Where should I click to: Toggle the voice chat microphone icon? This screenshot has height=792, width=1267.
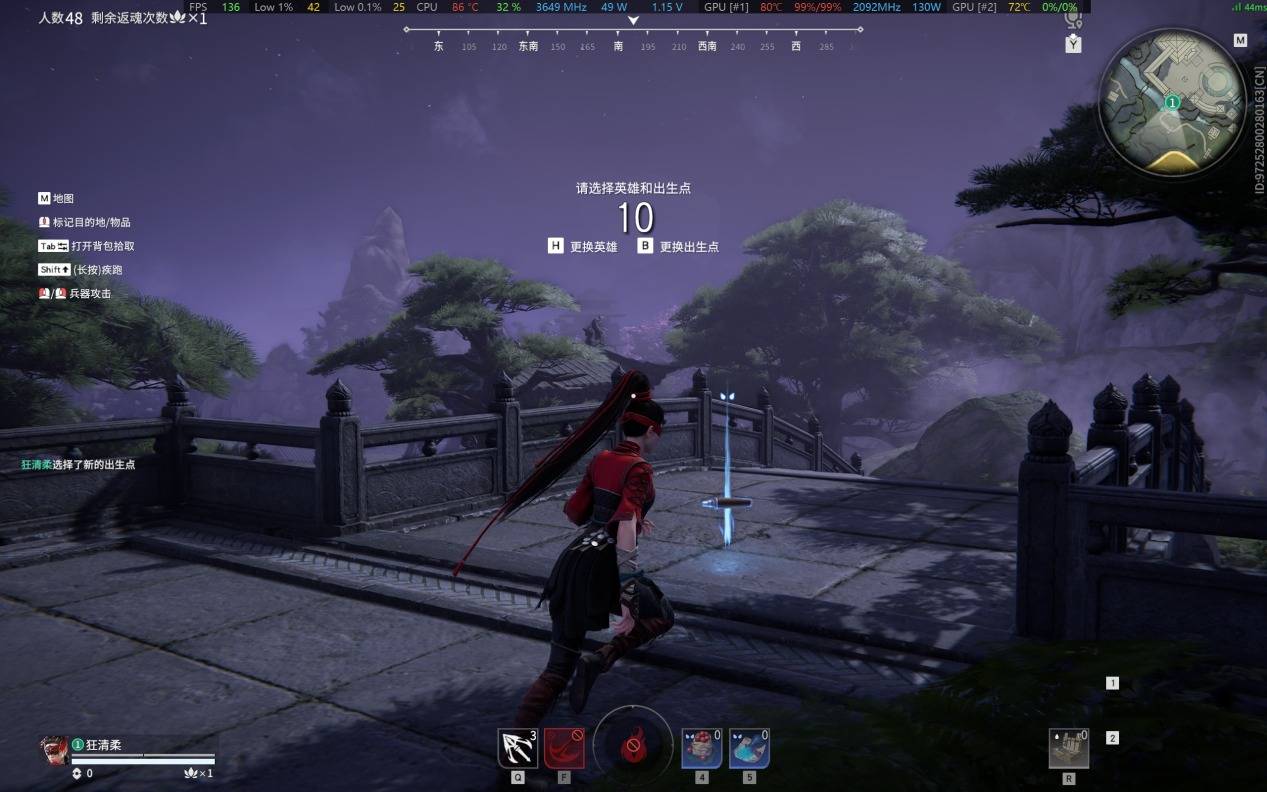1073,19
